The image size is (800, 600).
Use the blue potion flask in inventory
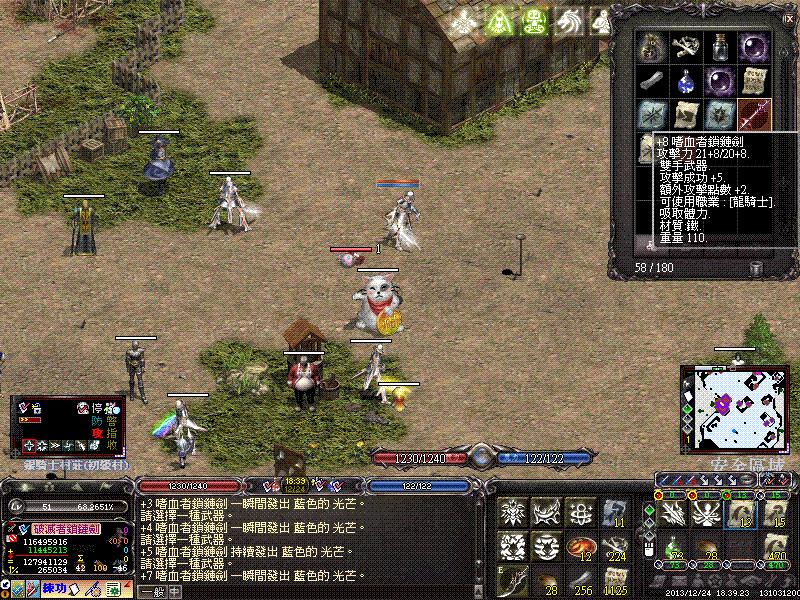tap(686, 80)
